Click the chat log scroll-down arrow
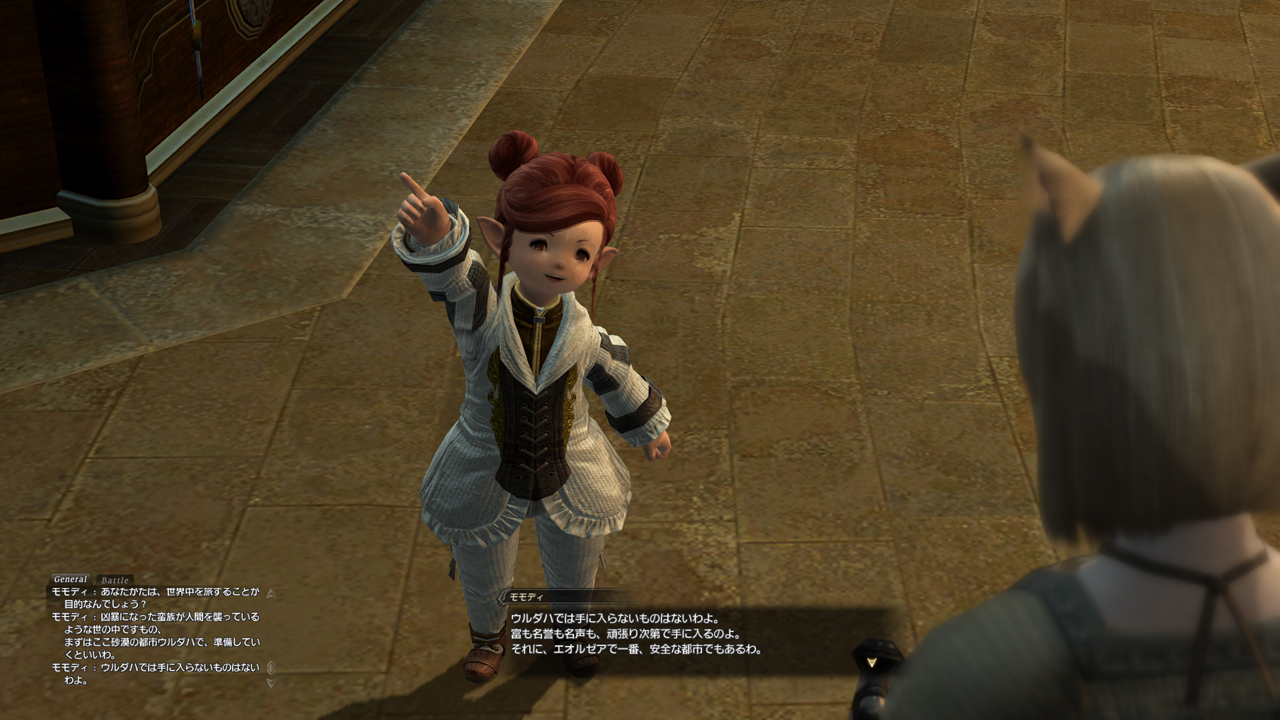 coord(271,680)
